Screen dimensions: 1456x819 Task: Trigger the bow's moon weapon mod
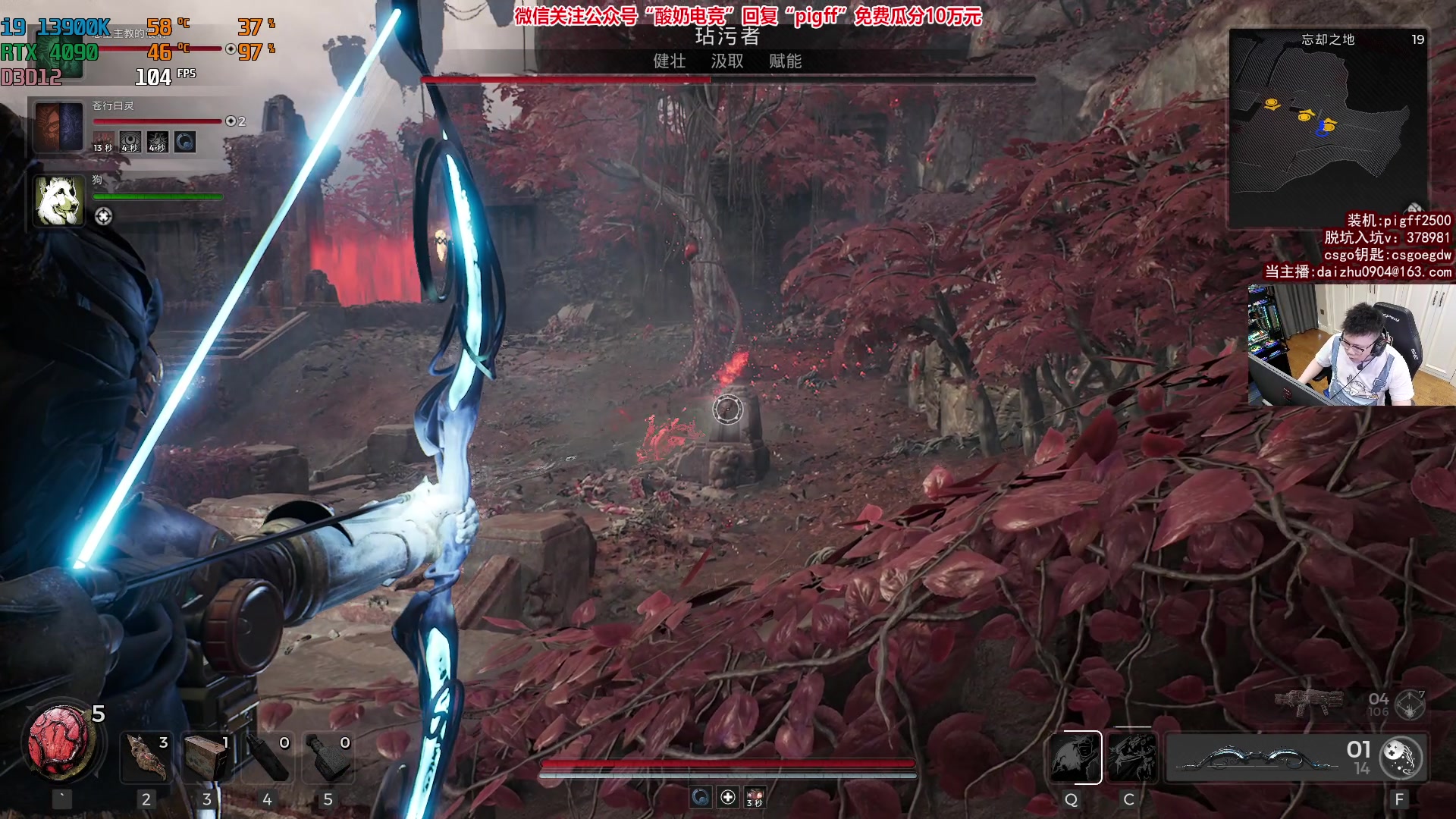[1401, 757]
